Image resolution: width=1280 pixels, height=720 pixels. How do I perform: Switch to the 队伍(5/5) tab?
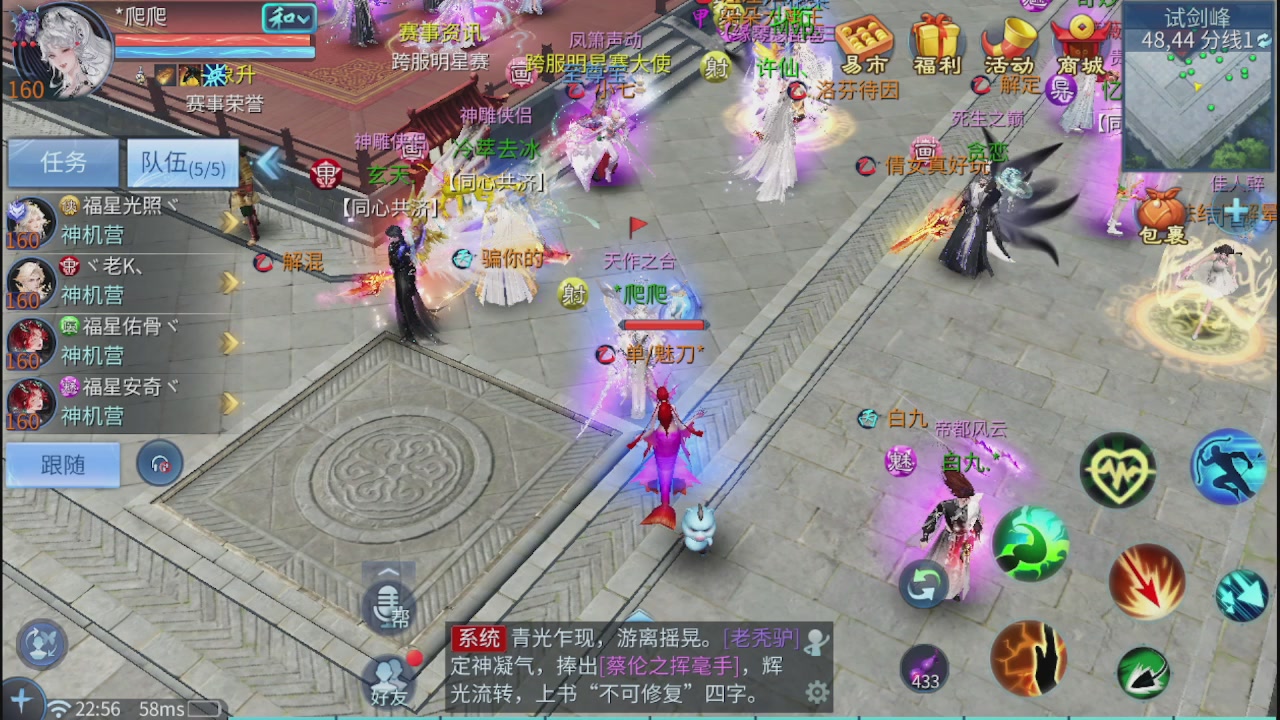pyautogui.click(x=182, y=163)
